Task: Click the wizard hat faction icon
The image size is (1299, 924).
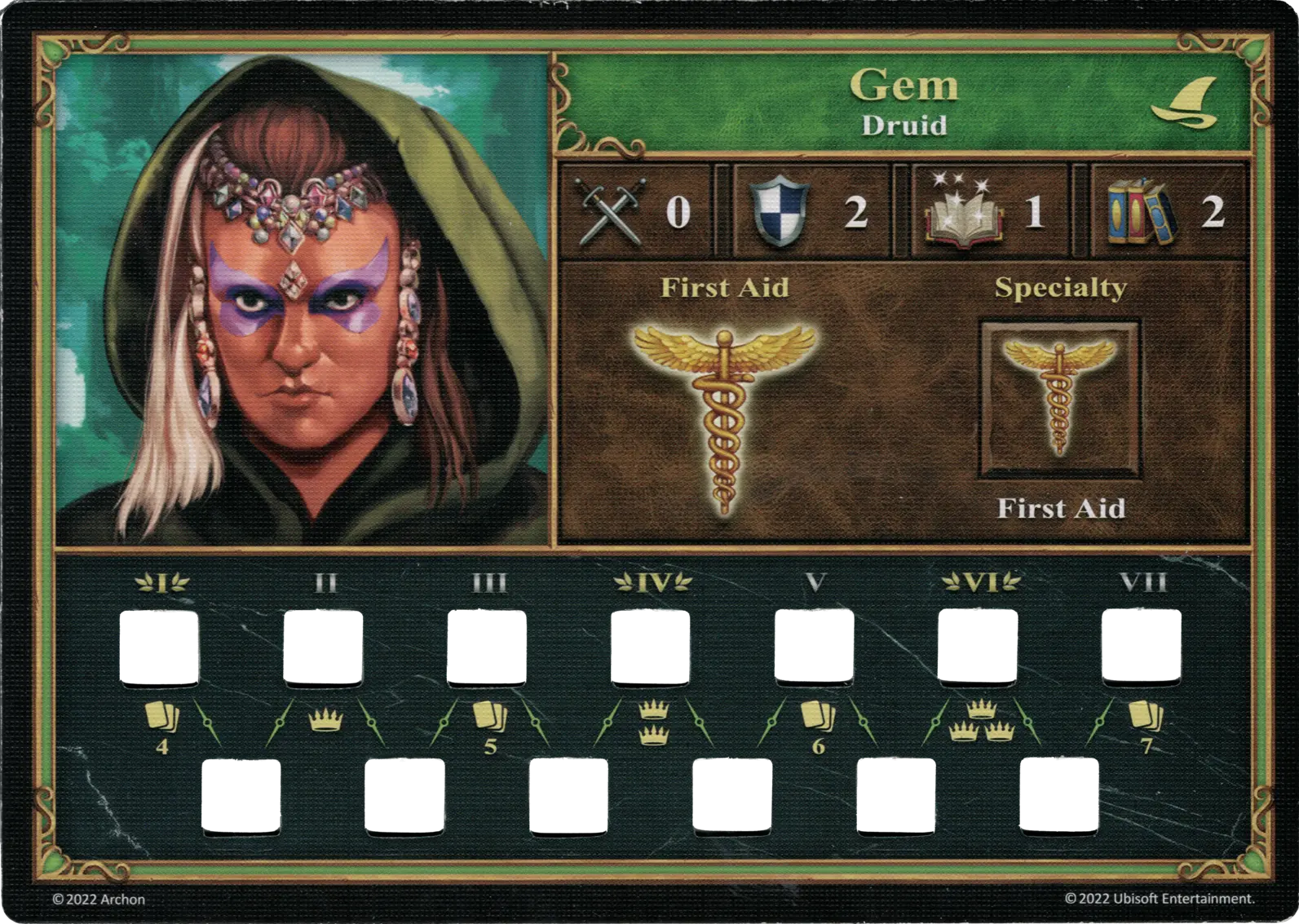Action: 1186,105
